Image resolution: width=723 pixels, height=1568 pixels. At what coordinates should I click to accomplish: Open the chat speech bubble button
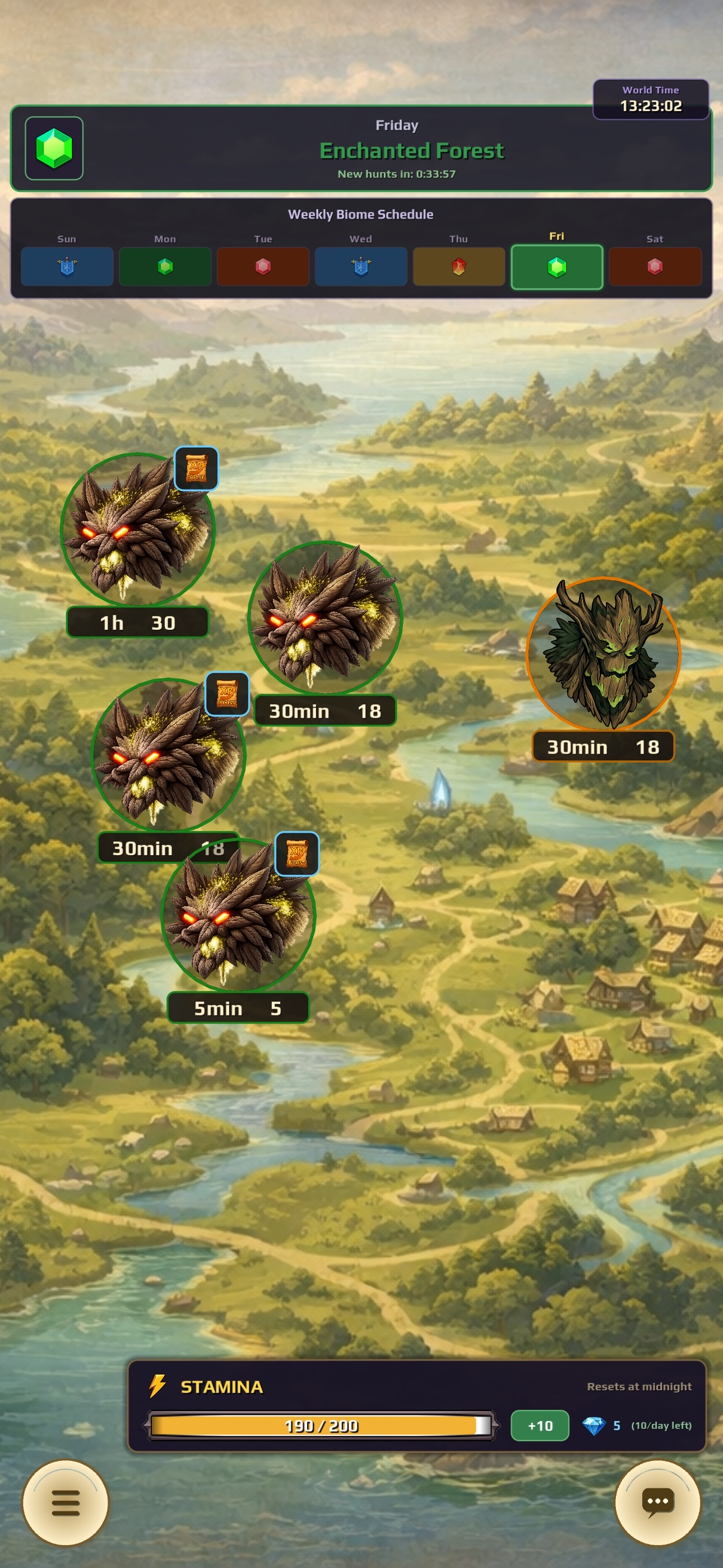[657, 1502]
